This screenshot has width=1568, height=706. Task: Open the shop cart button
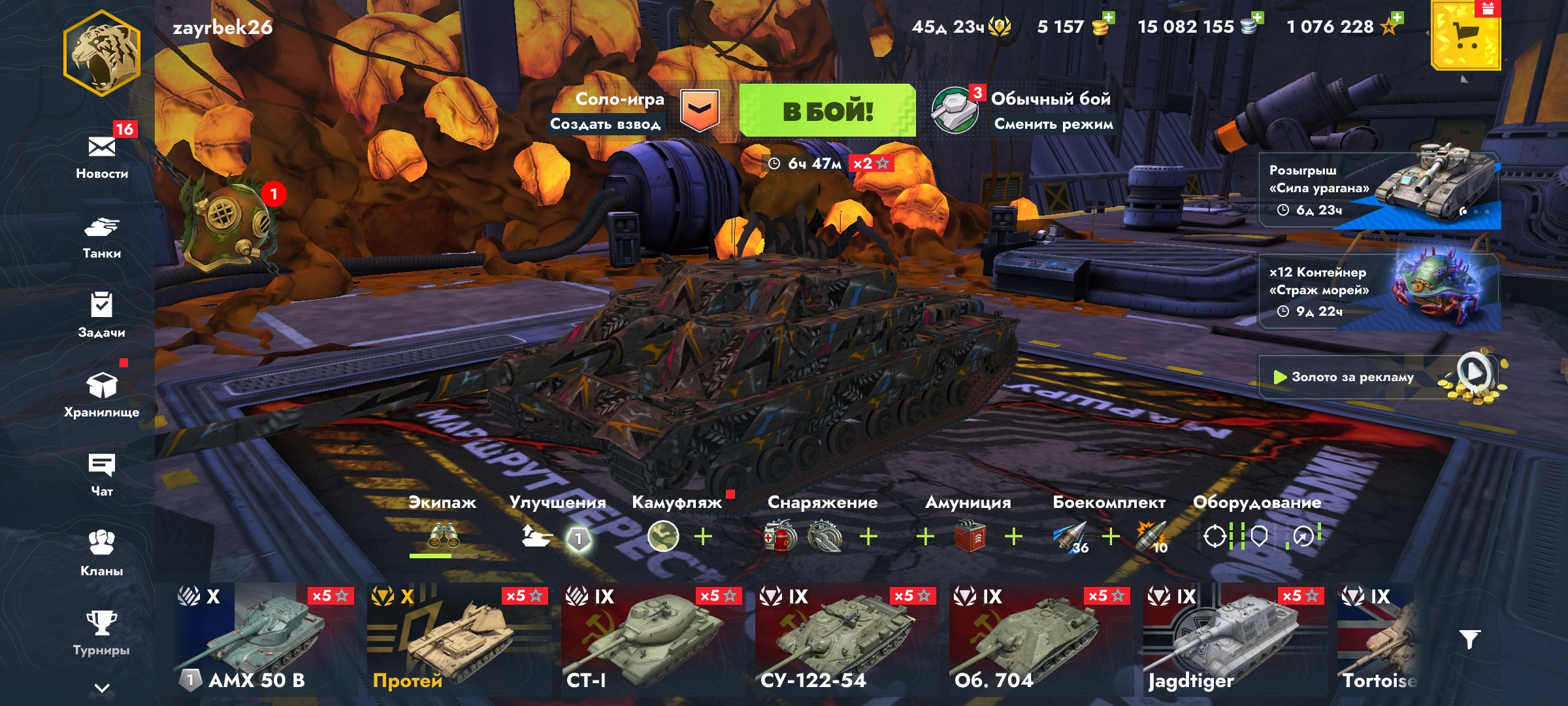(1465, 36)
